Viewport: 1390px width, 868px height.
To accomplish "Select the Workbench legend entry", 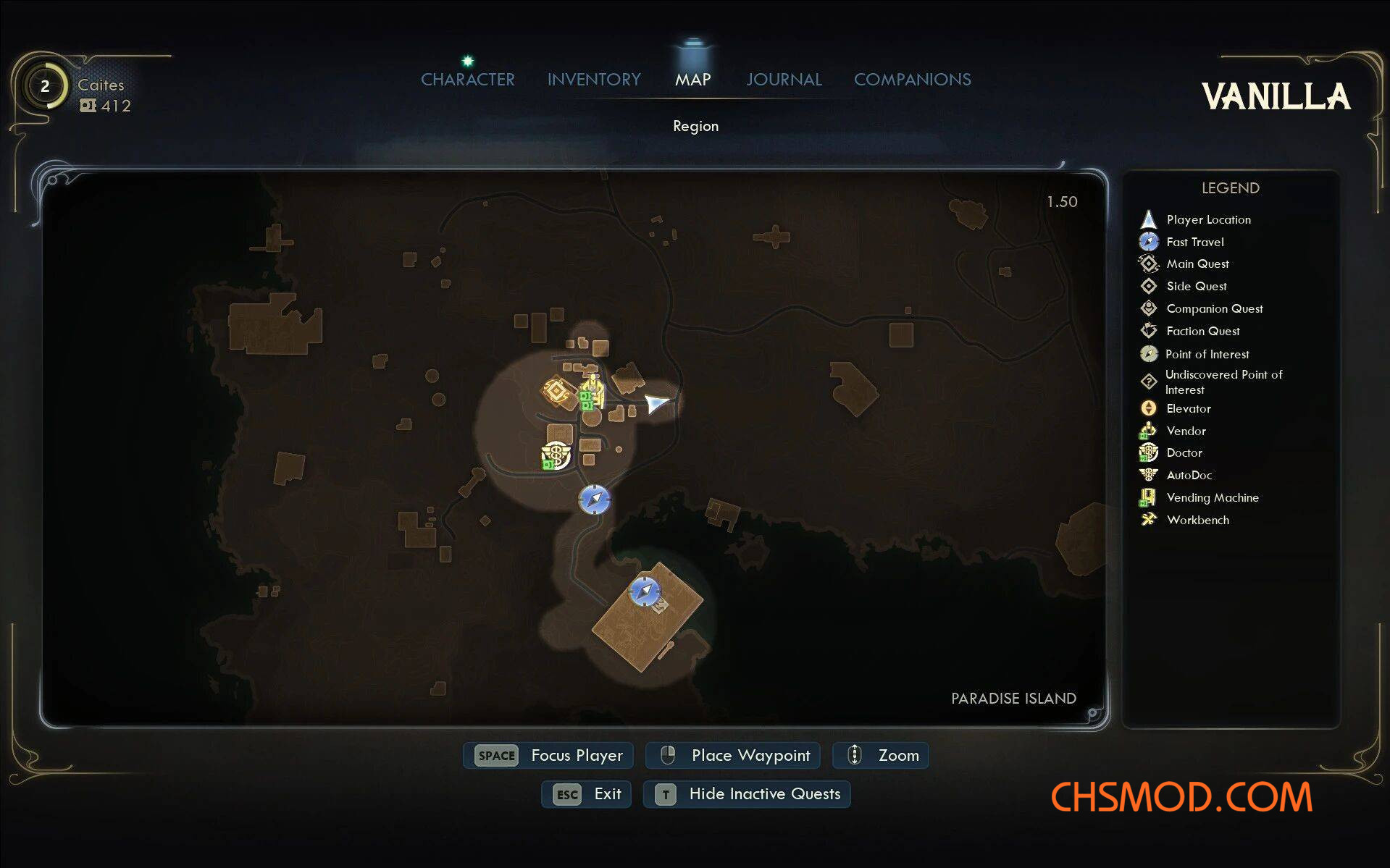I will pos(1197,520).
